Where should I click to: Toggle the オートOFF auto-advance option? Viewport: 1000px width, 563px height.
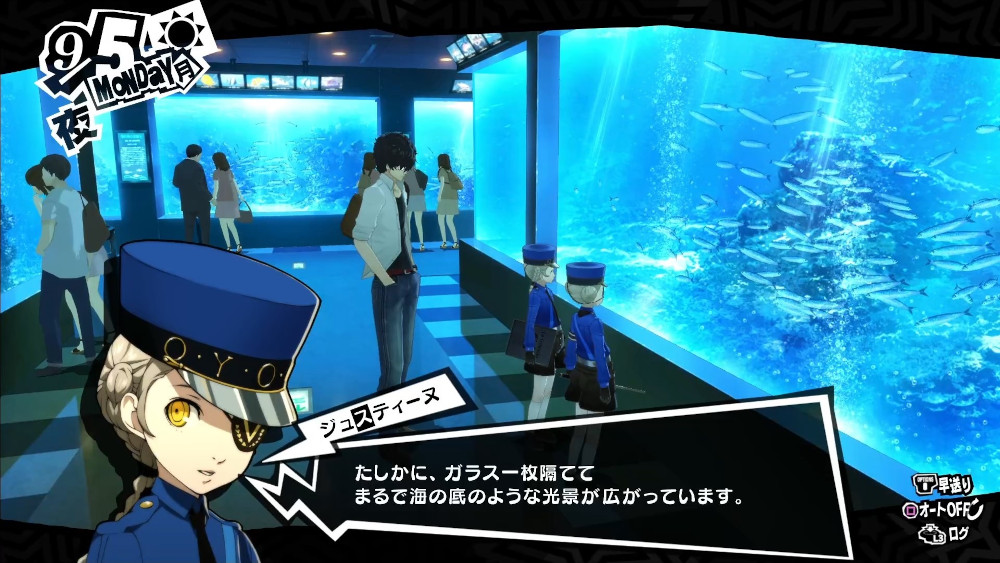[943, 510]
